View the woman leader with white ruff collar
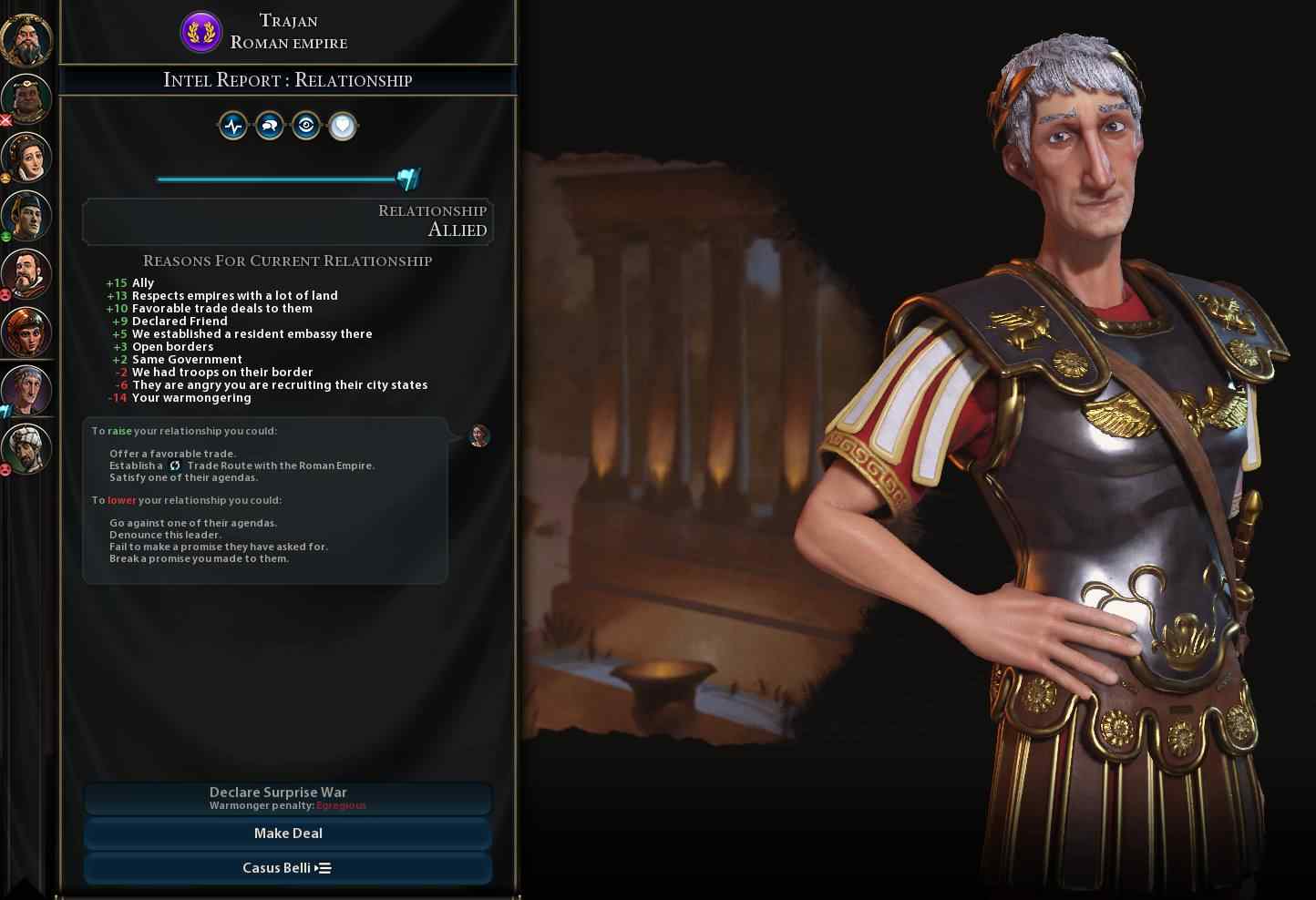The image size is (1316, 900). tap(26, 156)
